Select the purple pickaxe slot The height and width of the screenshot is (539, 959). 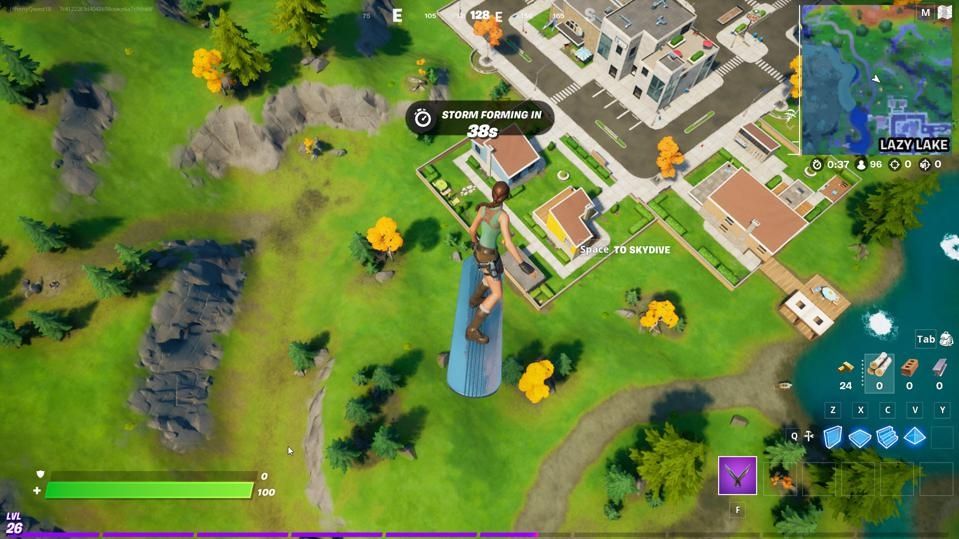click(x=737, y=475)
